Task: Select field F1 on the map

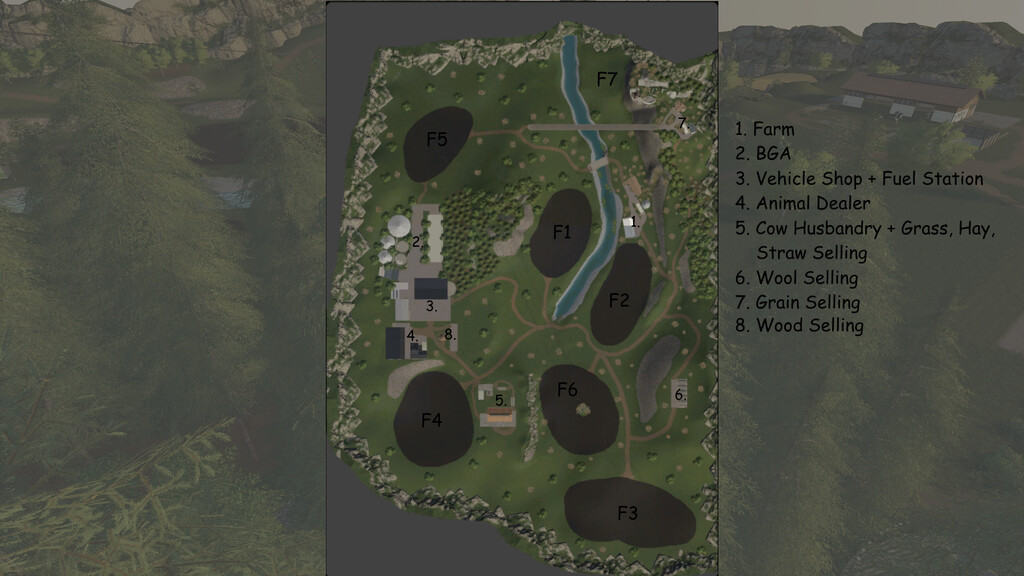Action: (562, 233)
